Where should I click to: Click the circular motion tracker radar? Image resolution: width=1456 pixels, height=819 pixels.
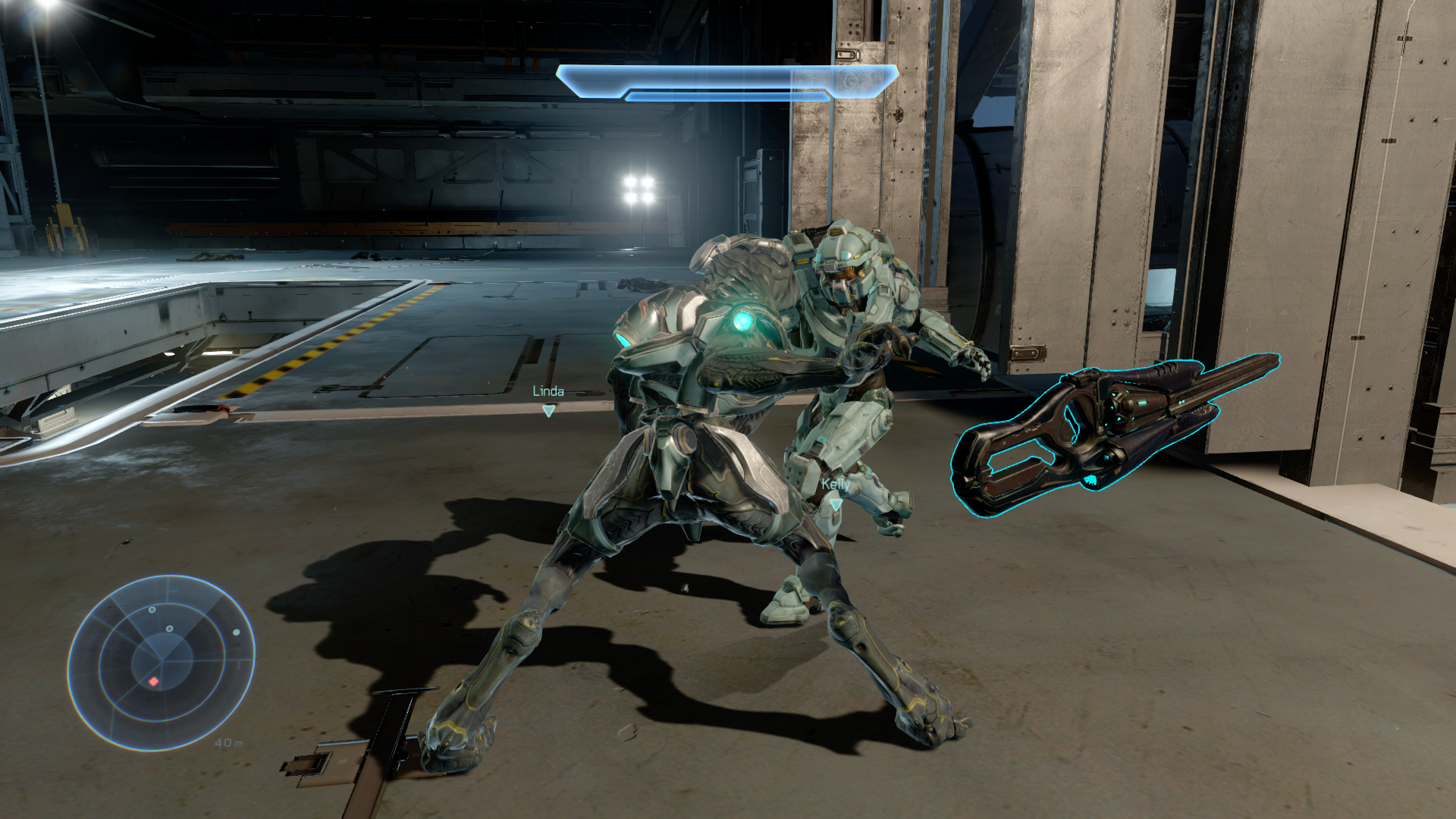(x=161, y=662)
